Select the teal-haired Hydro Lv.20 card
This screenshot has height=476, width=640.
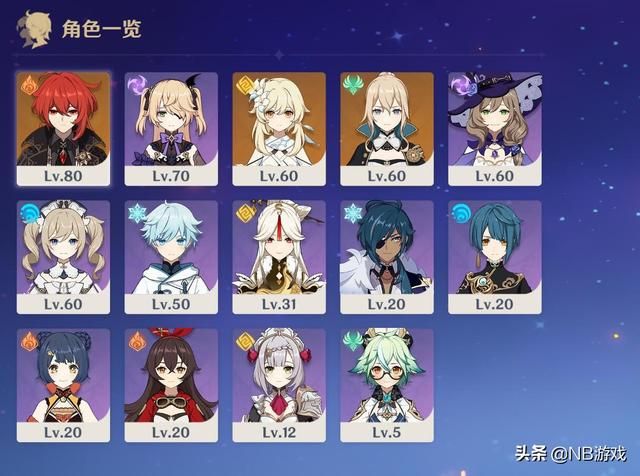[495, 256]
